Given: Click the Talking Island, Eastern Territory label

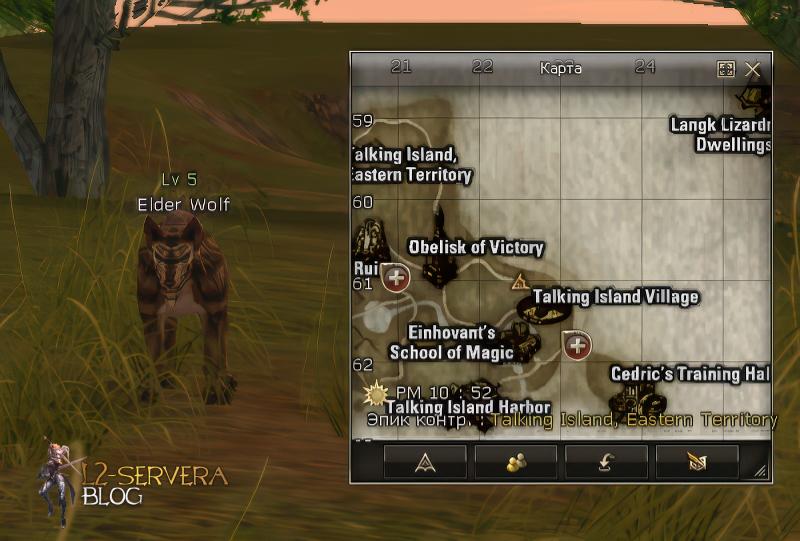Looking at the screenshot, I should (x=412, y=165).
